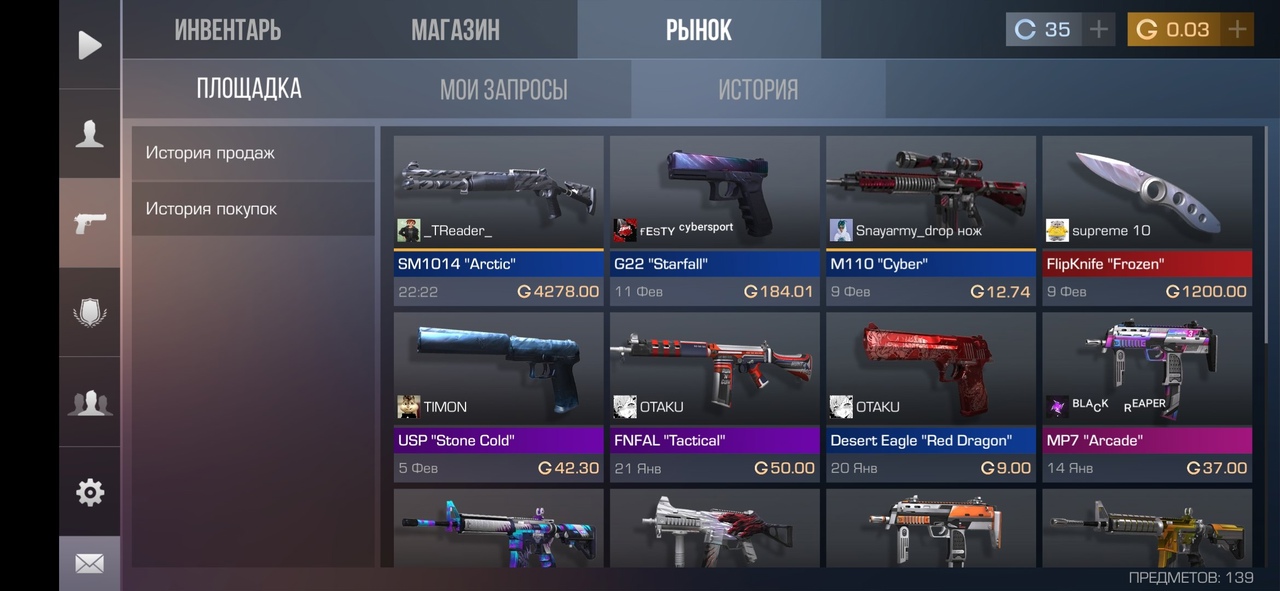Open the Инвентарь tab
This screenshot has width=1280, height=591.
click(x=228, y=30)
